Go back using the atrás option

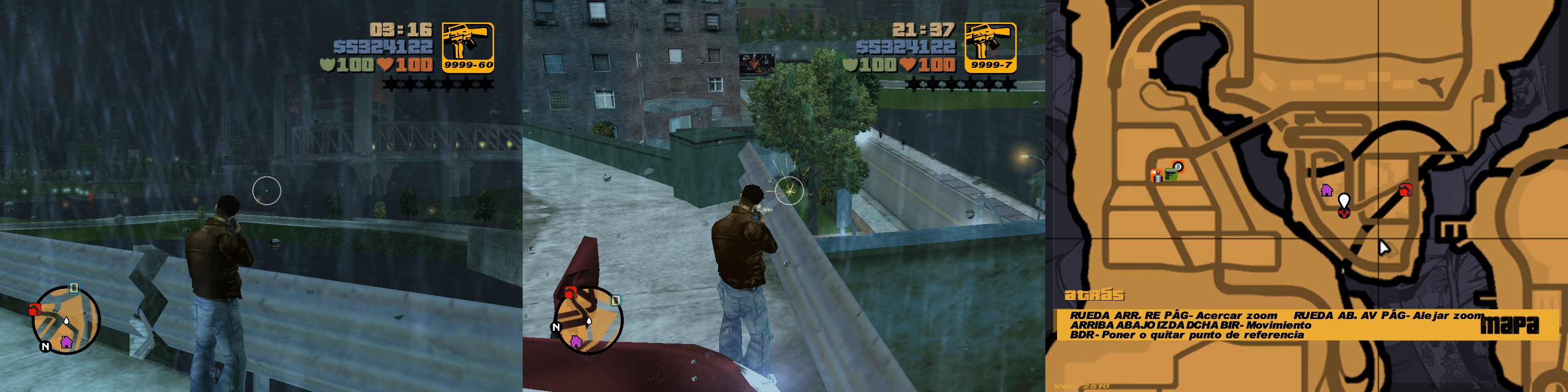click(1094, 295)
